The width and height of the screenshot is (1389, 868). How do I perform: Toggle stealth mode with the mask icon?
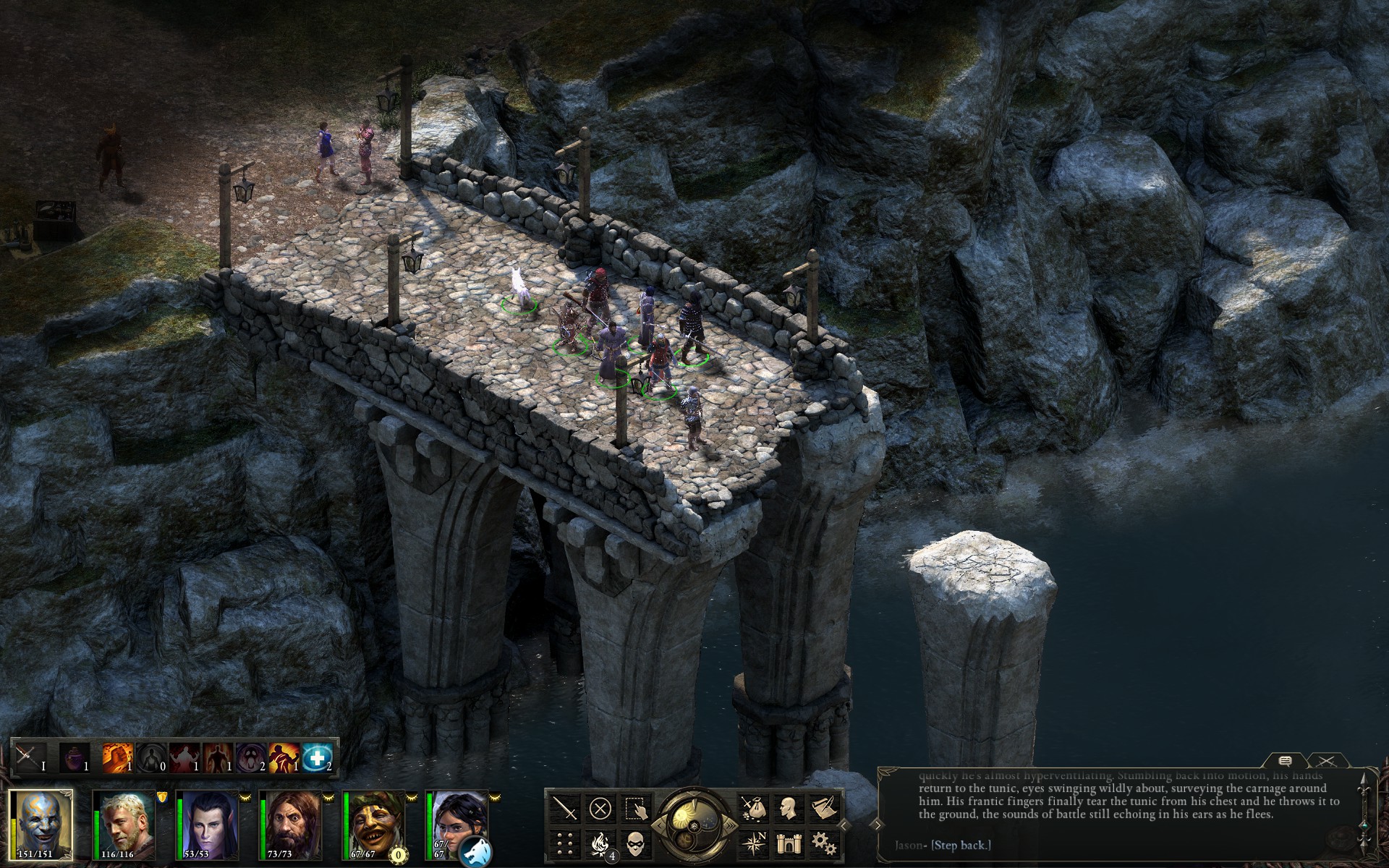pyautogui.click(x=634, y=843)
